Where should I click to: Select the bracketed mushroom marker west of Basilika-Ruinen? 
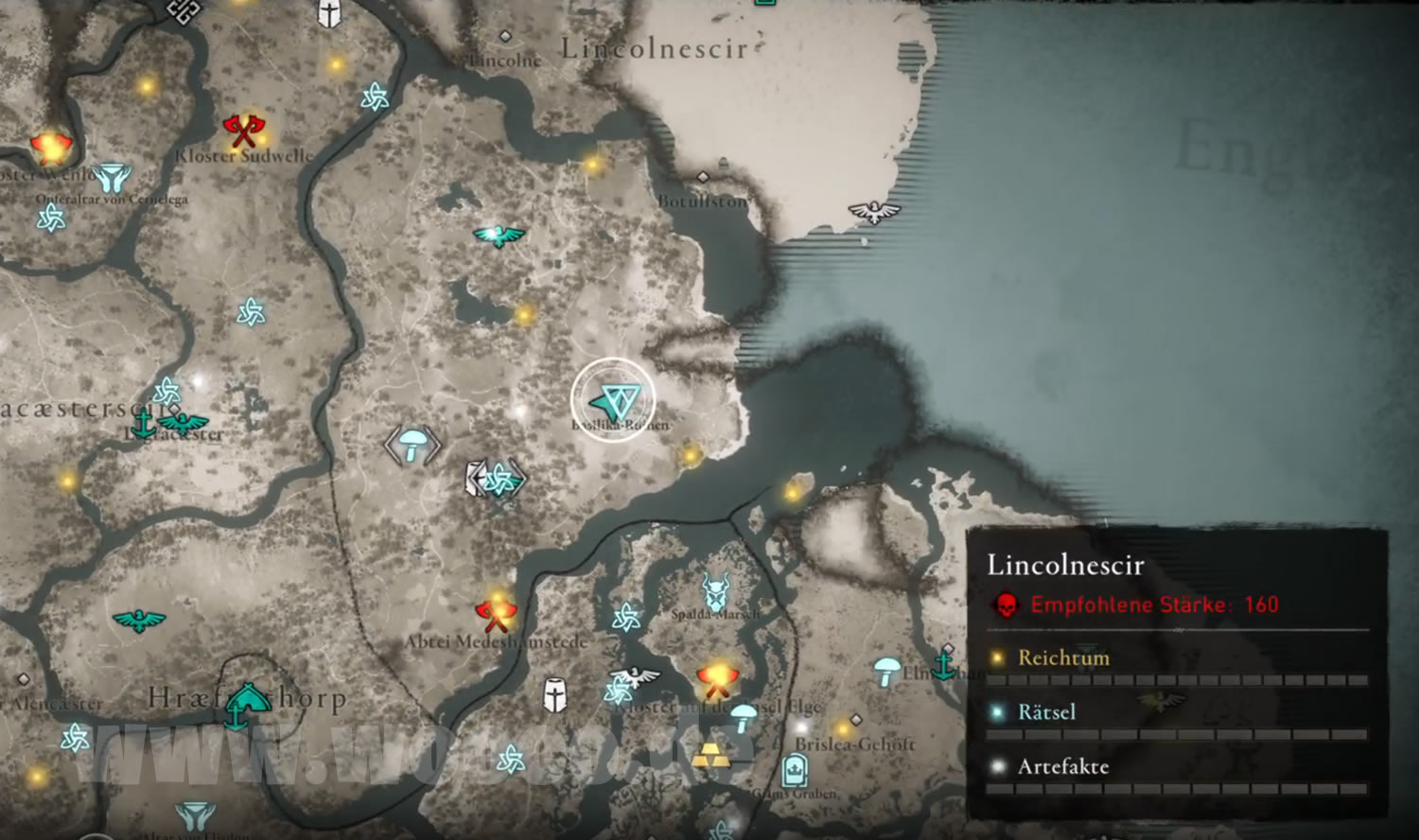pyautogui.click(x=412, y=445)
